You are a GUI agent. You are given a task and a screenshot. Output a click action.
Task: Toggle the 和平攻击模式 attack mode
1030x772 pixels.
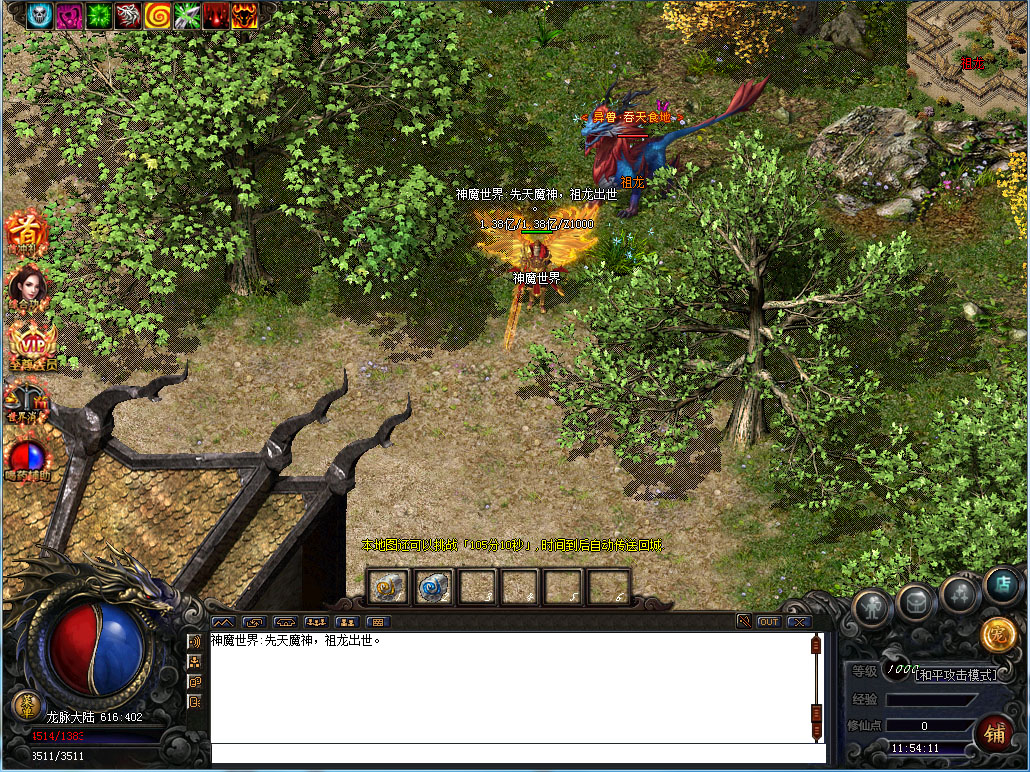coord(957,675)
